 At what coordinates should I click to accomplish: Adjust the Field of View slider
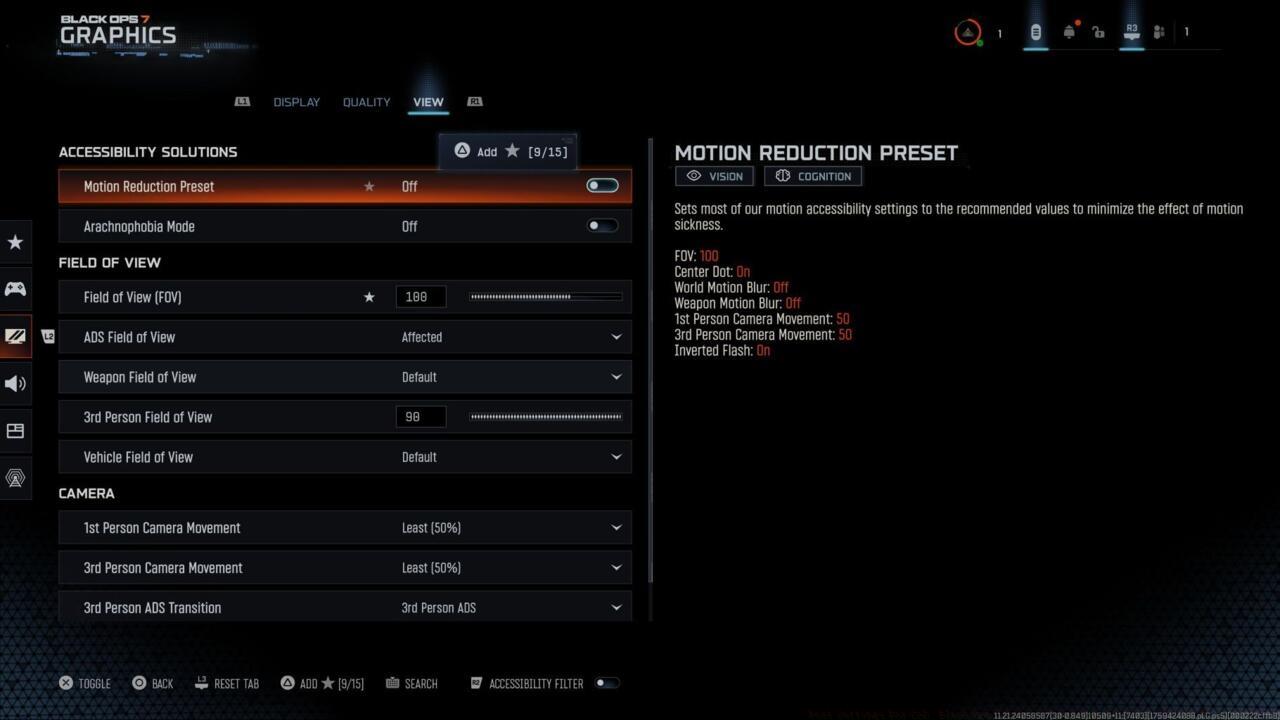tap(545, 296)
